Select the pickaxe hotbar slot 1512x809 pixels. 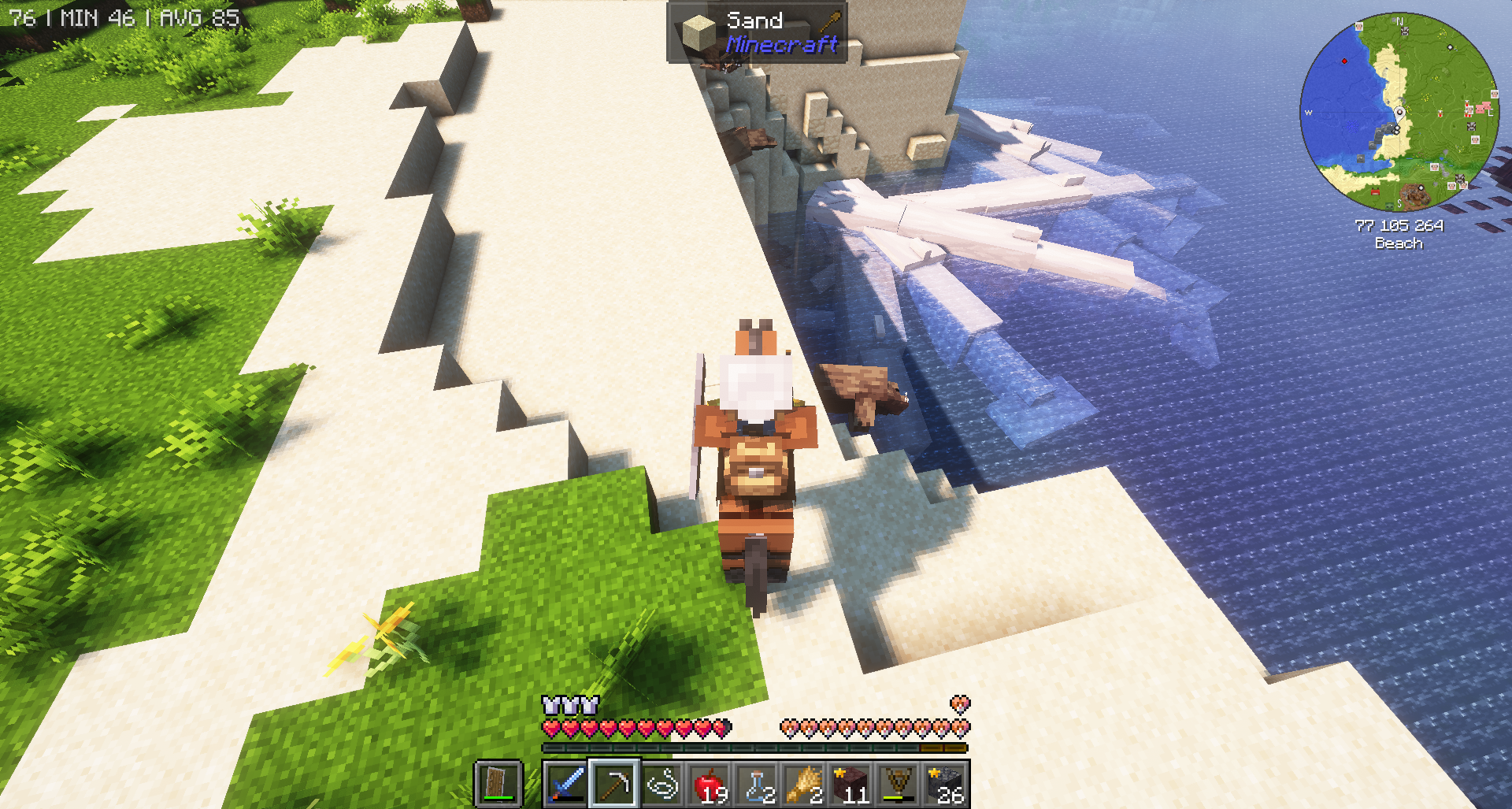click(614, 784)
